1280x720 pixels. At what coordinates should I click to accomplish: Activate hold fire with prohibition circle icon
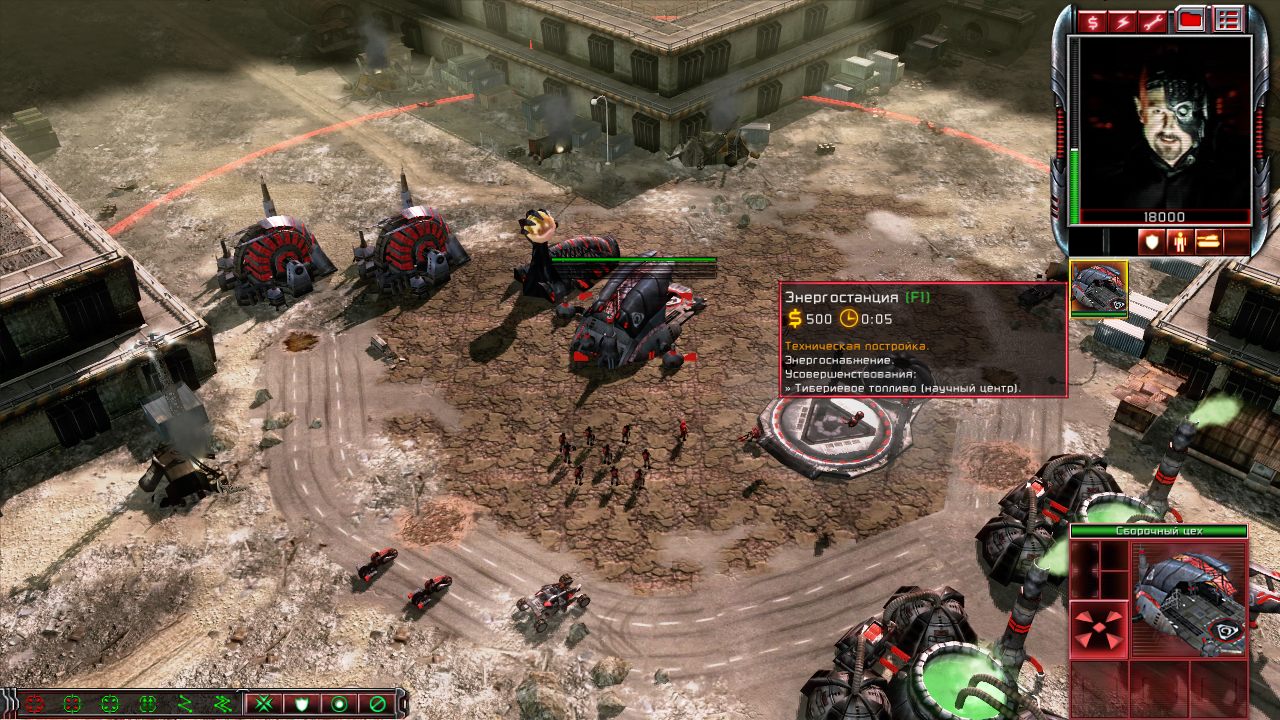point(378,703)
